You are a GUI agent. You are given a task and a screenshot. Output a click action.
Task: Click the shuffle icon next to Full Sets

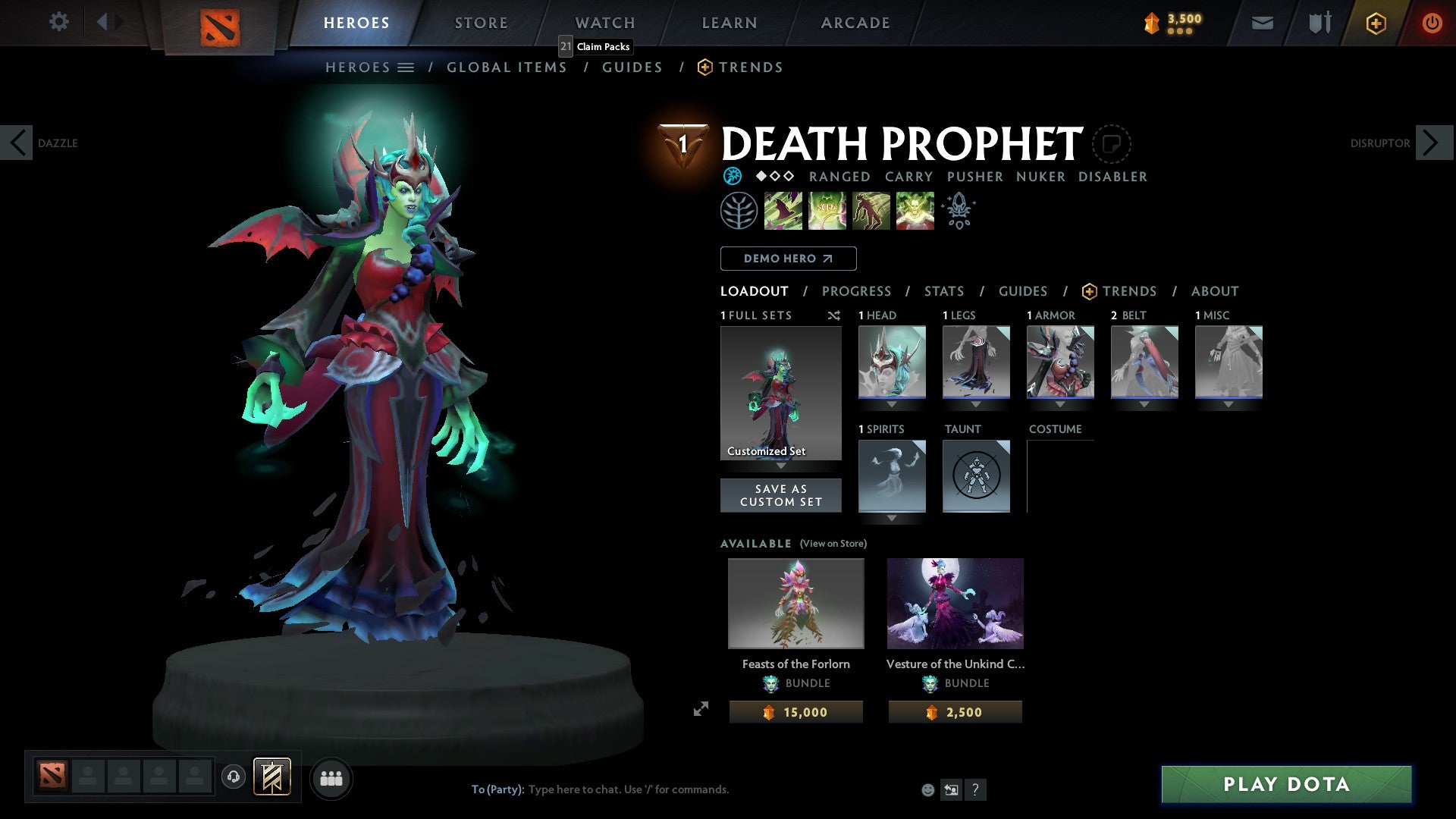point(834,315)
